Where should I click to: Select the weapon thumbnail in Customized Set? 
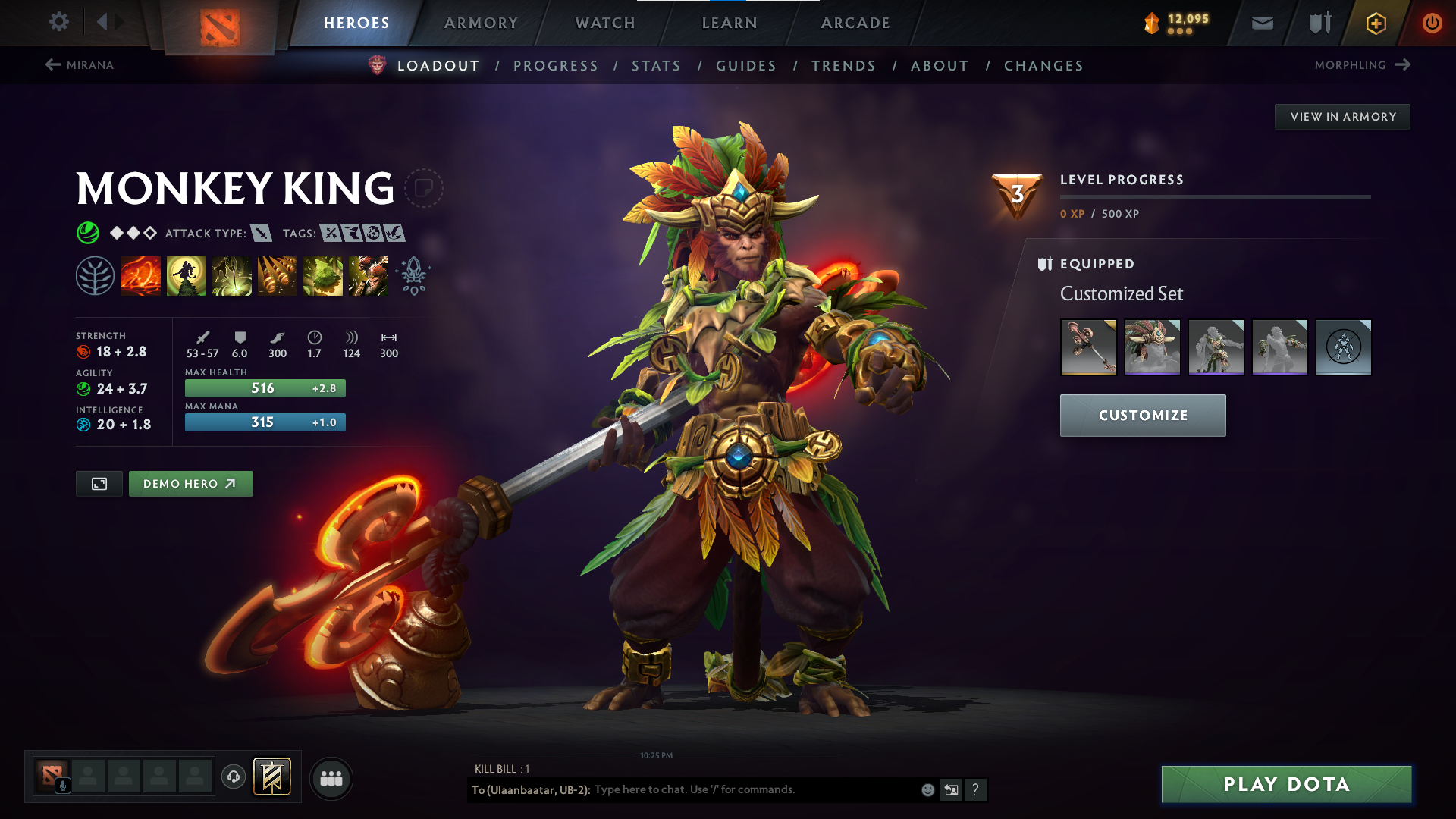pyautogui.click(x=1088, y=347)
